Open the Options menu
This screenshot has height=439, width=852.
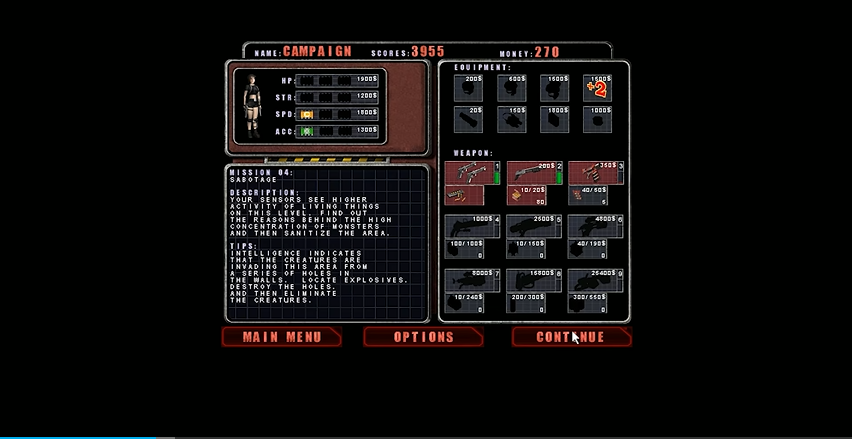pyautogui.click(x=423, y=337)
